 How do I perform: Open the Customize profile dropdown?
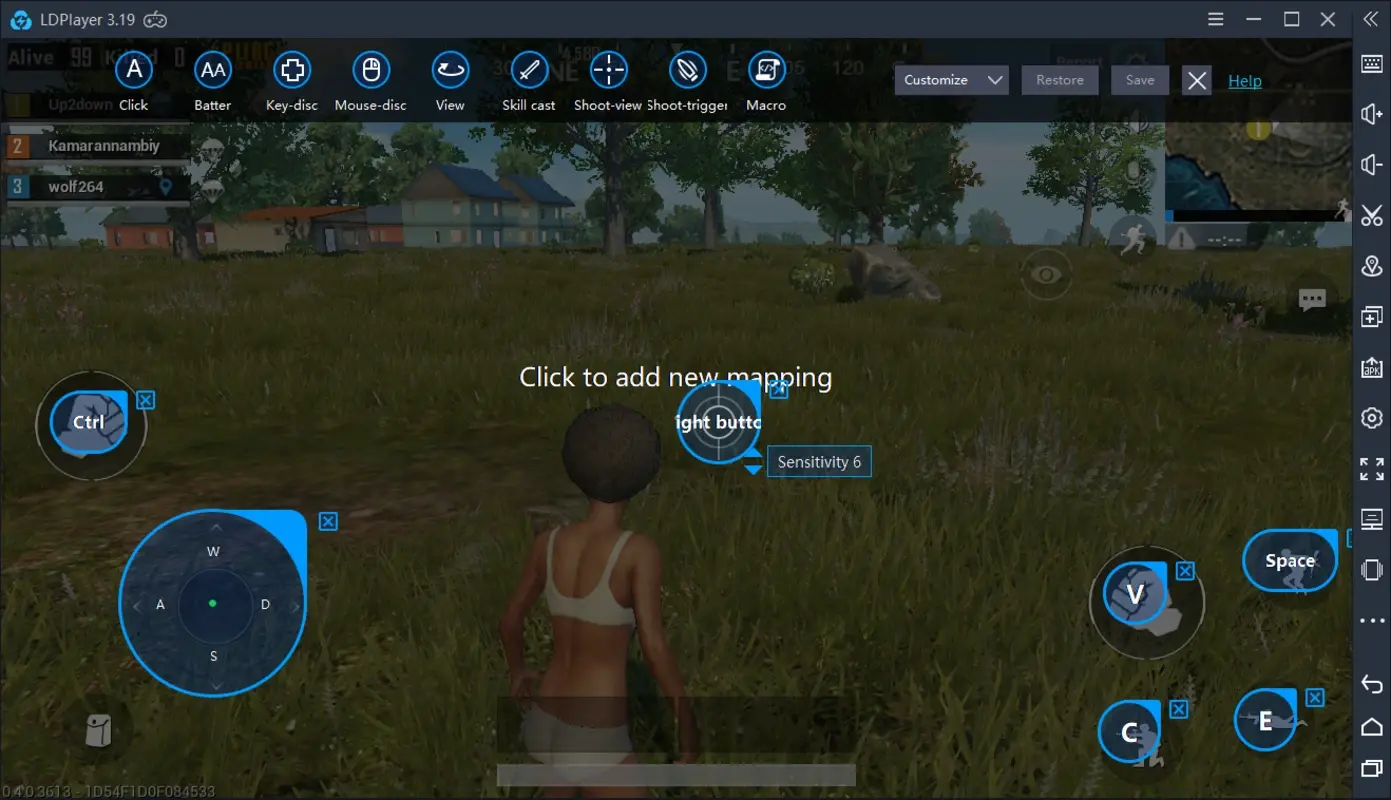[950, 79]
